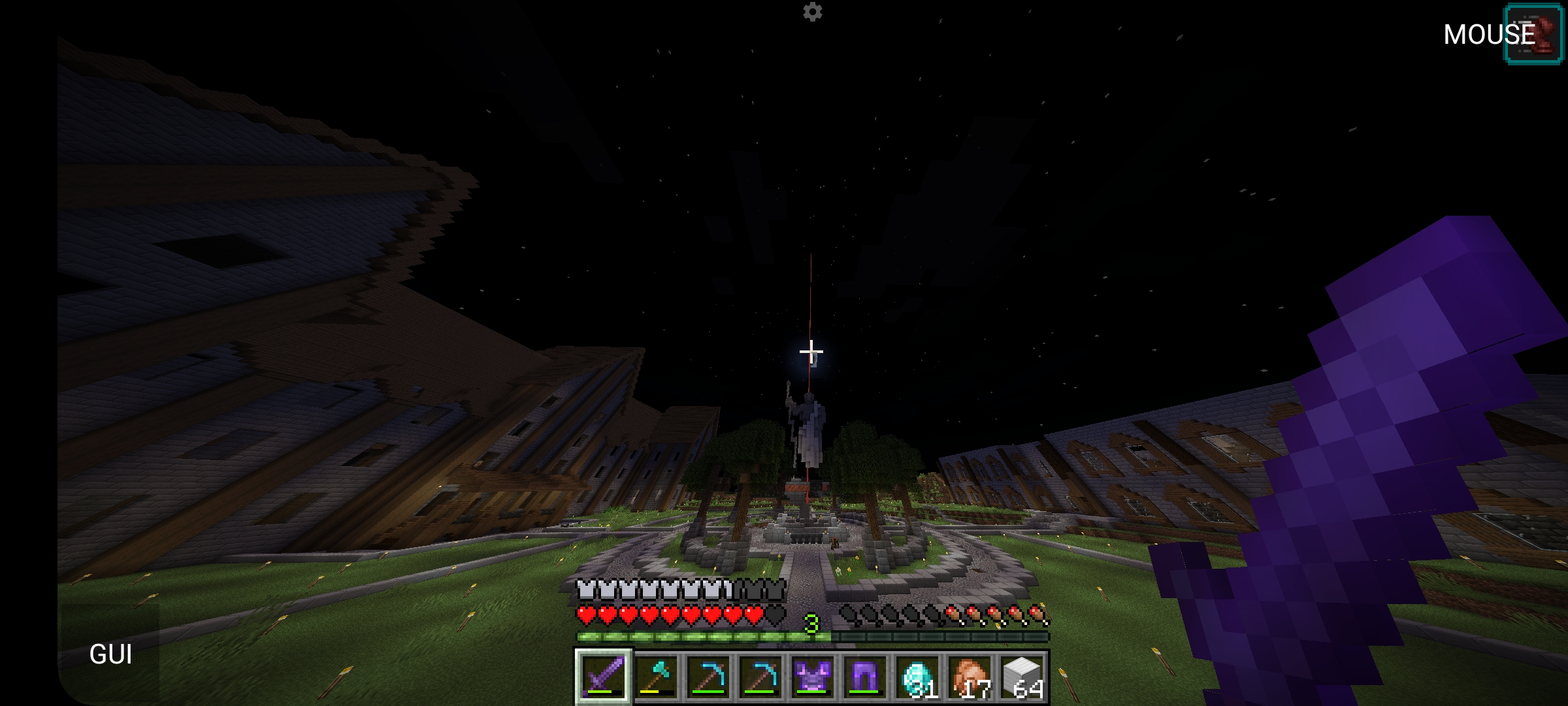Screen dimensions: 1568x706
Task: Open the gear settings icon
Action: point(812,12)
